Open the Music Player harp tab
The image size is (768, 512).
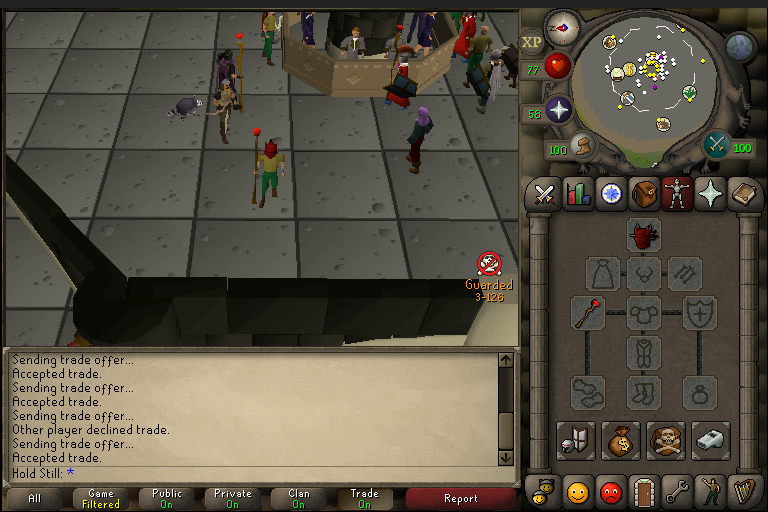[x=744, y=492]
